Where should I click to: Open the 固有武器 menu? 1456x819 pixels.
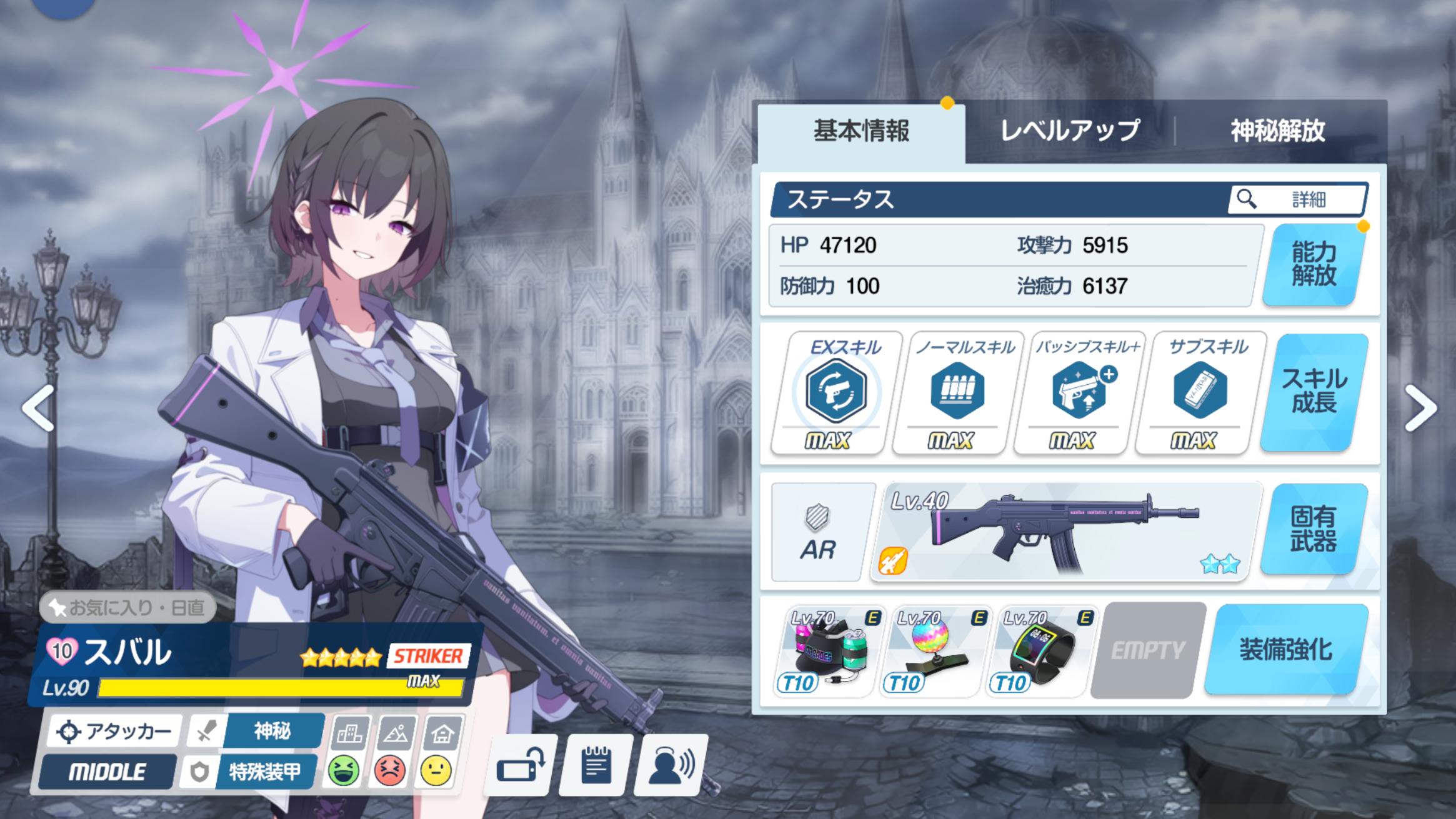click(x=1313, y=529)
